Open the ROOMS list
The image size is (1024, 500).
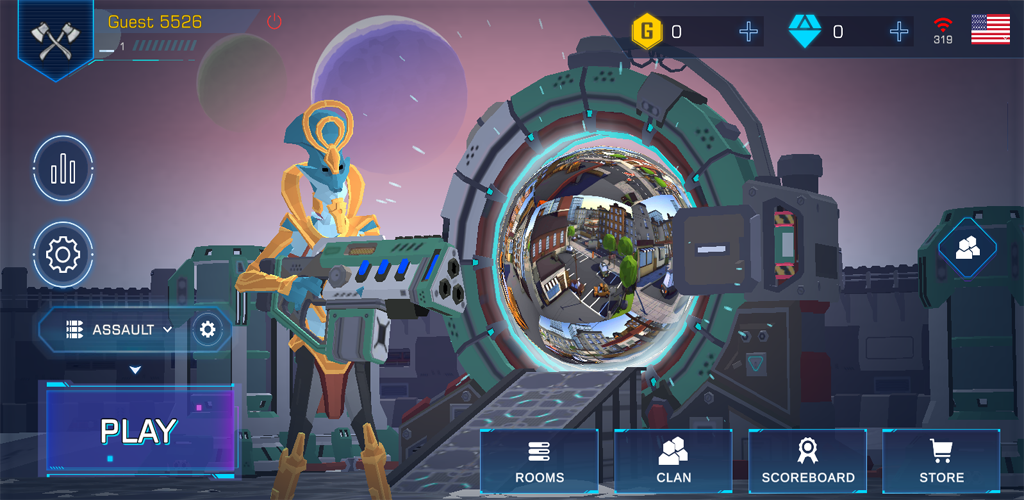click(x=539, y=462)
